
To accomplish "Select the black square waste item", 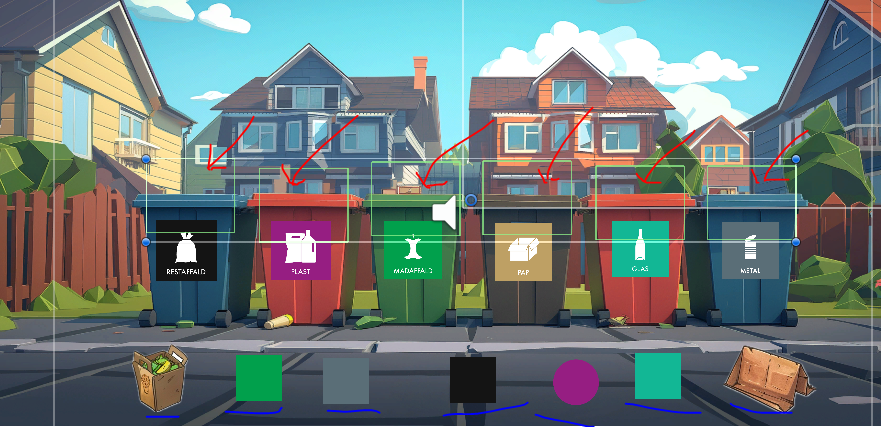I will 472,380.
